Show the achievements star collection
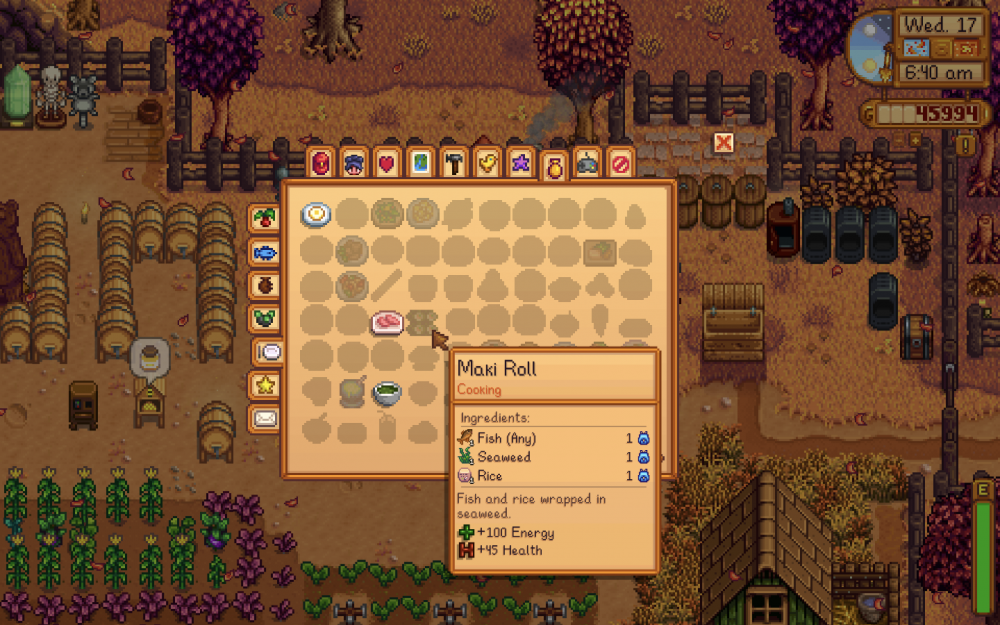 click(x=266, y=384)
